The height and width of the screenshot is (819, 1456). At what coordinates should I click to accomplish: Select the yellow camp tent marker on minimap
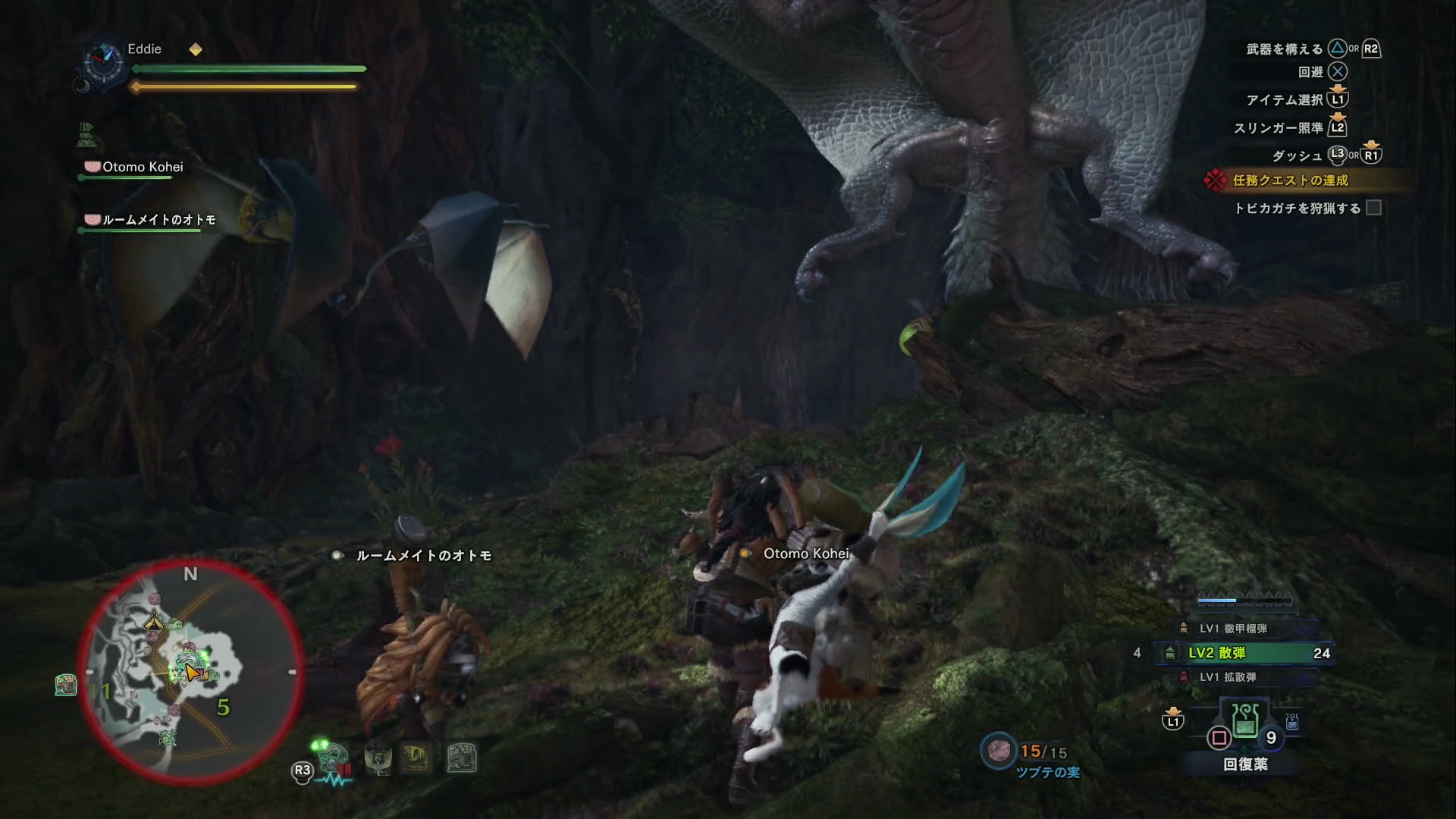(155, 621)
